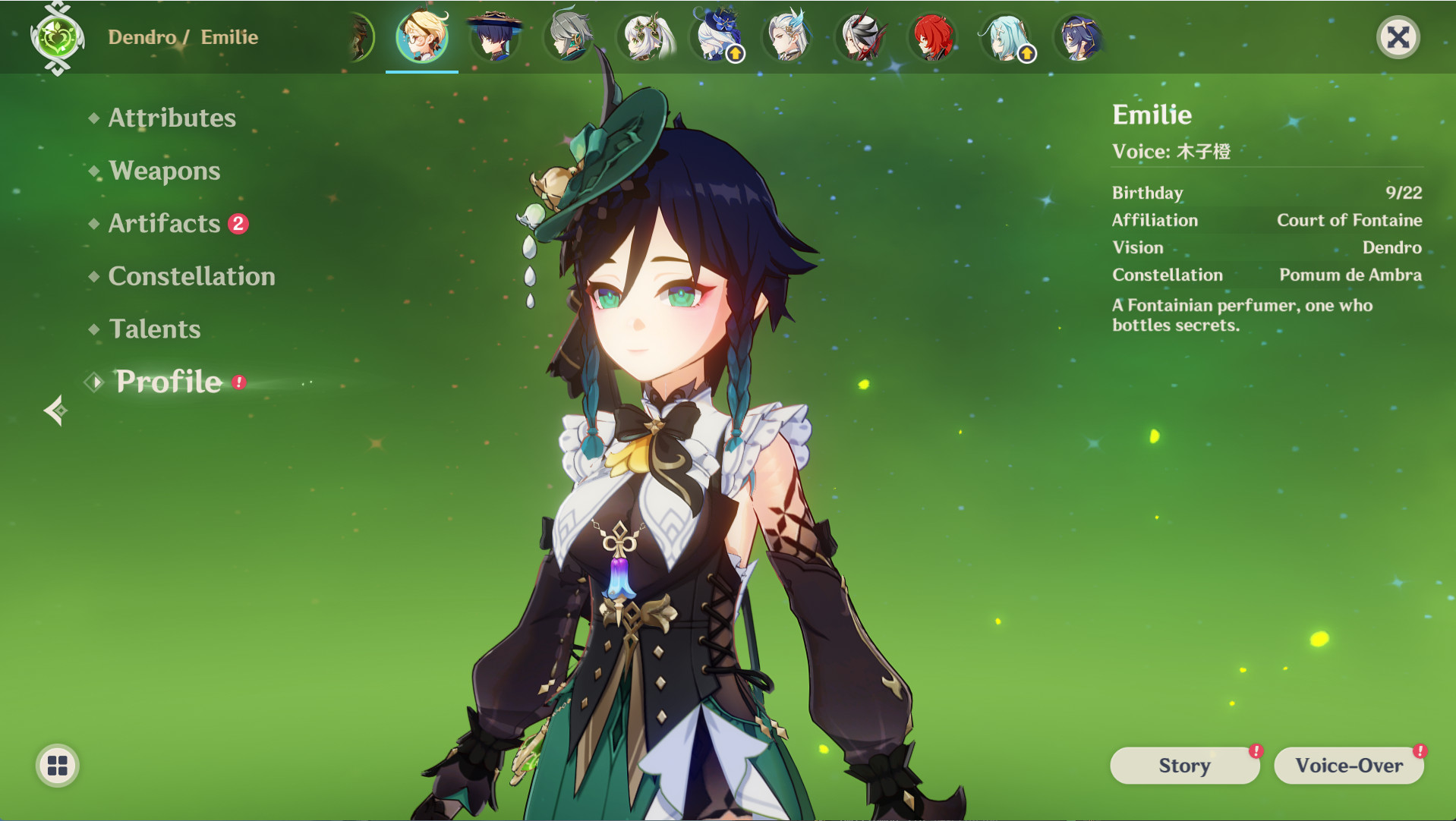The width and height of the screenshot is (1456, 821).
Task: Switch to Nahida's character page
Action: pyautogui.click(x=643, y=36)
